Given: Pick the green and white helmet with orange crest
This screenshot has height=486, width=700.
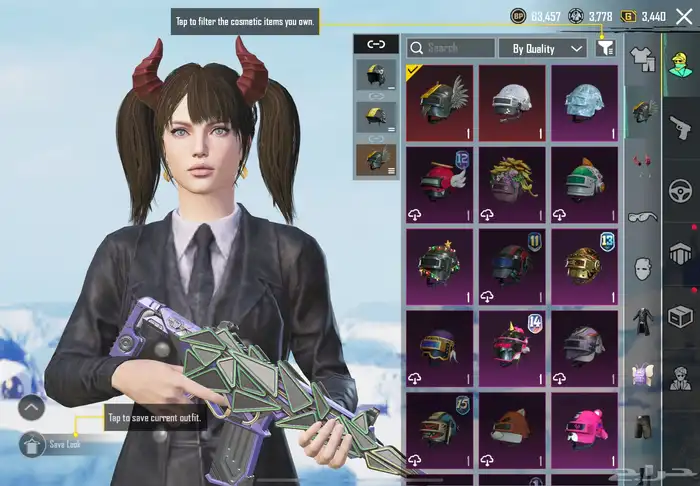Looking at the screenshot, I should 584,185.
